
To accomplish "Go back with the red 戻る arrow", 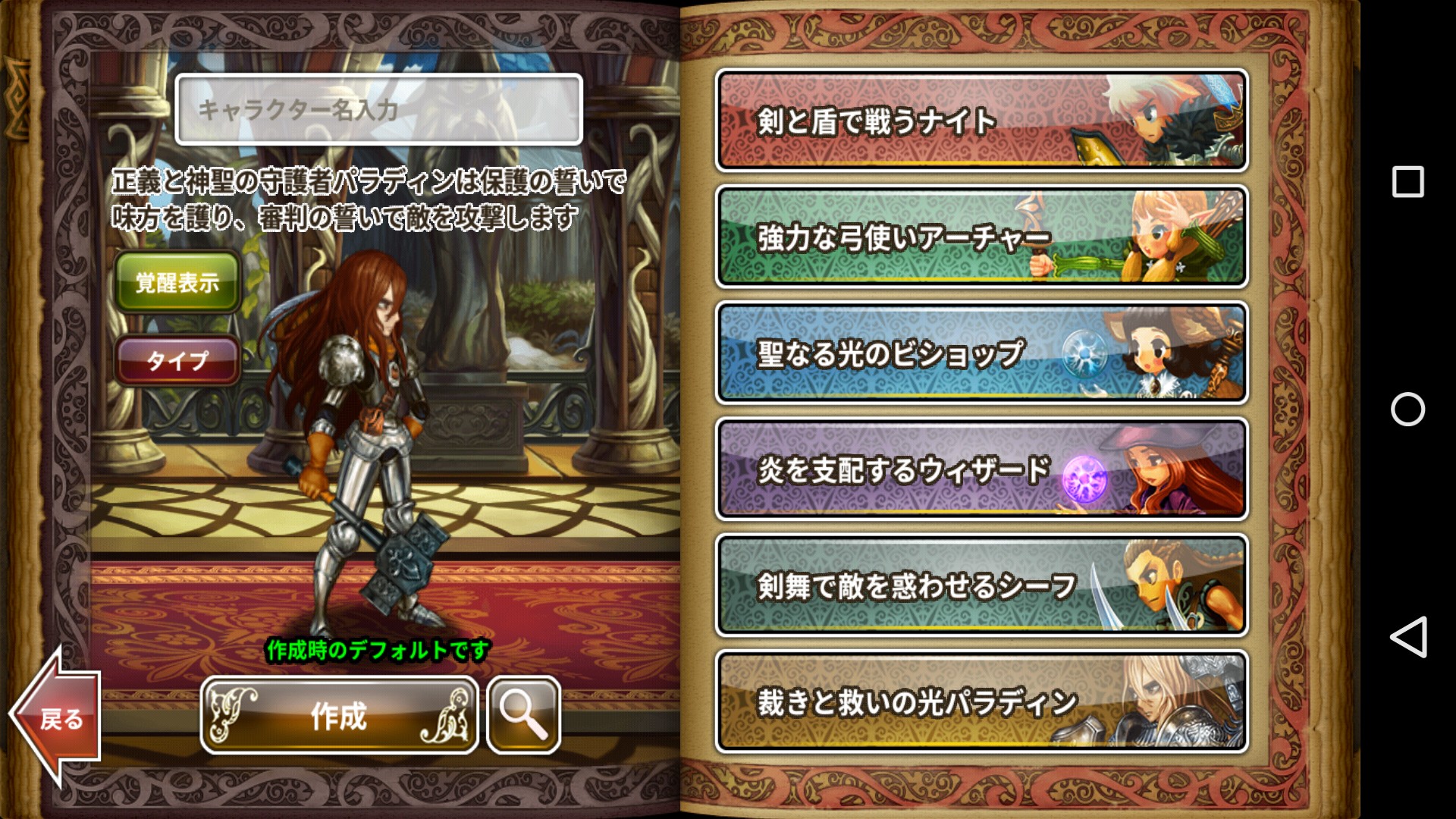I will point(57,717).
